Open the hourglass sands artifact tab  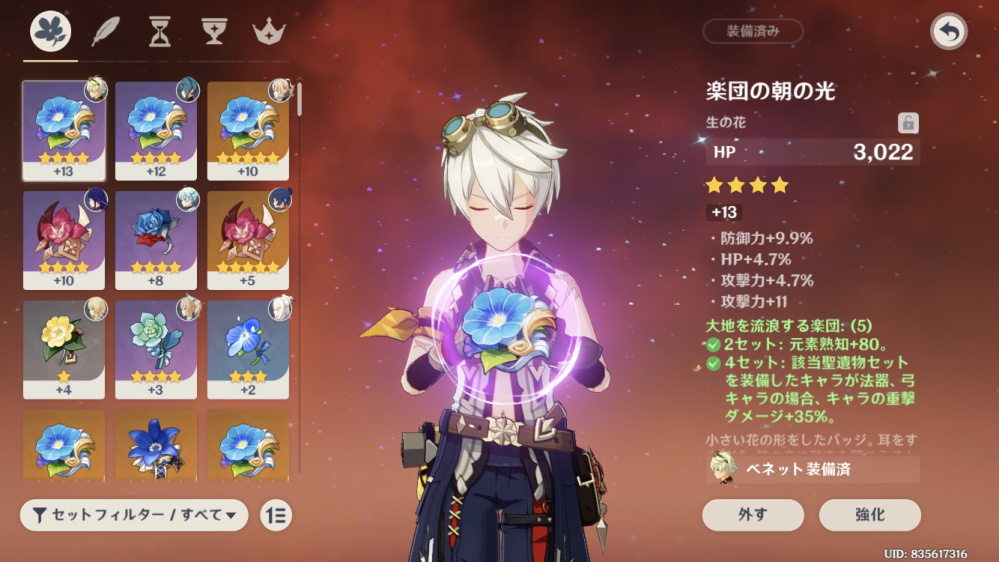[x=158, y=32]
